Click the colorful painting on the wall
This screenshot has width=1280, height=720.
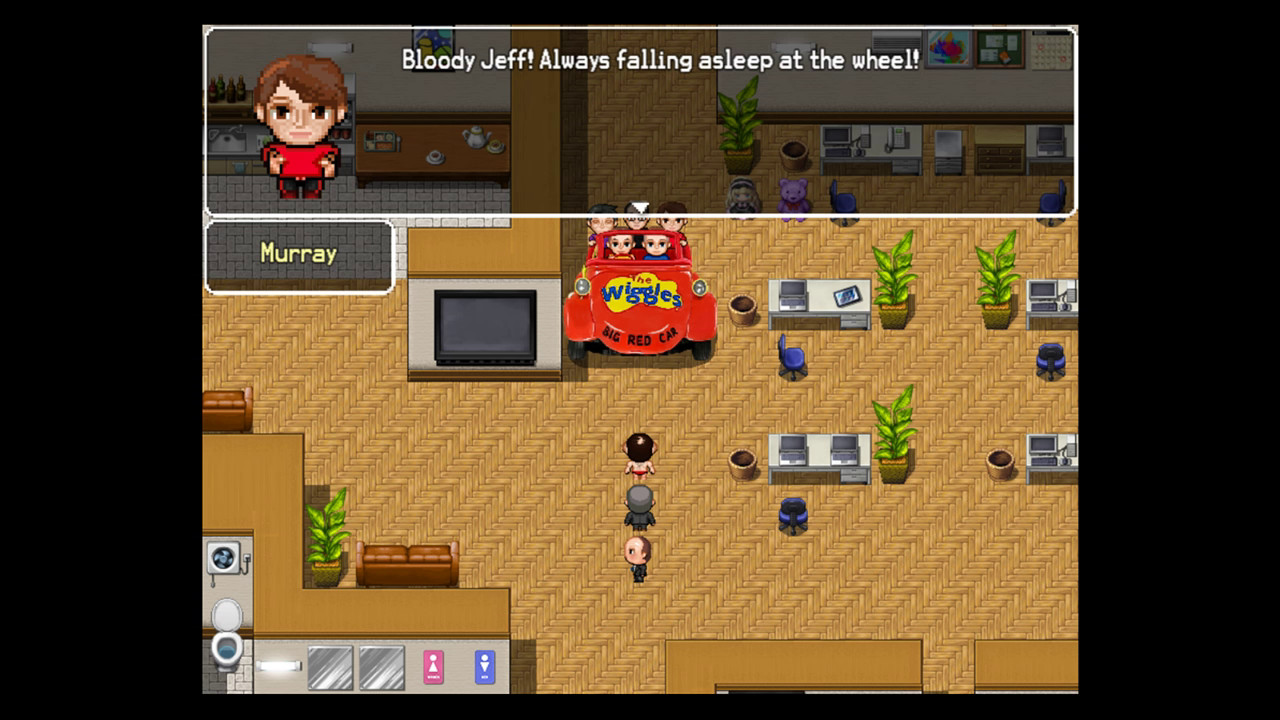click(947, 50)
